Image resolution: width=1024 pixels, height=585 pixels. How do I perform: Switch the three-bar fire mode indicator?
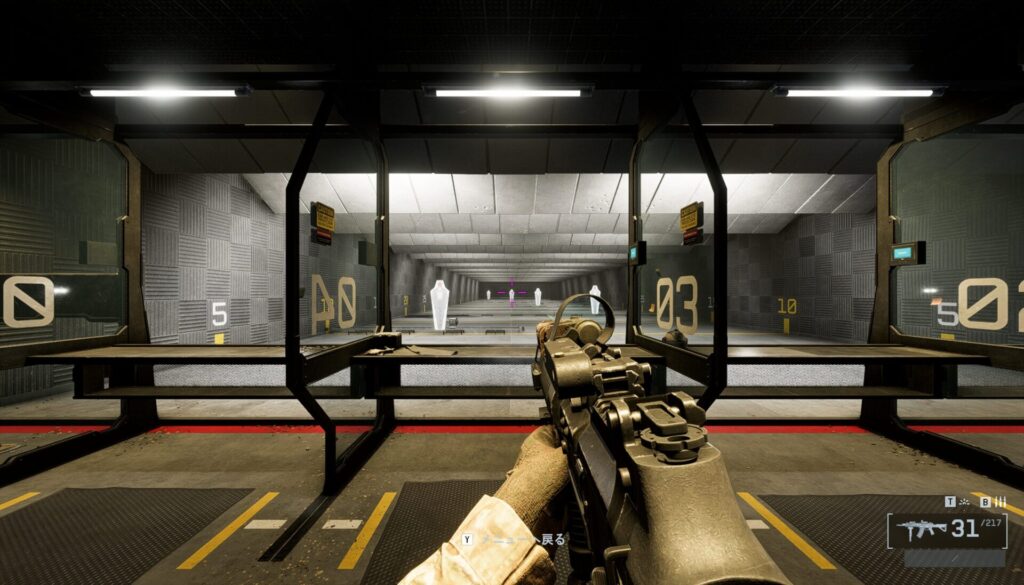pos(998,501)
